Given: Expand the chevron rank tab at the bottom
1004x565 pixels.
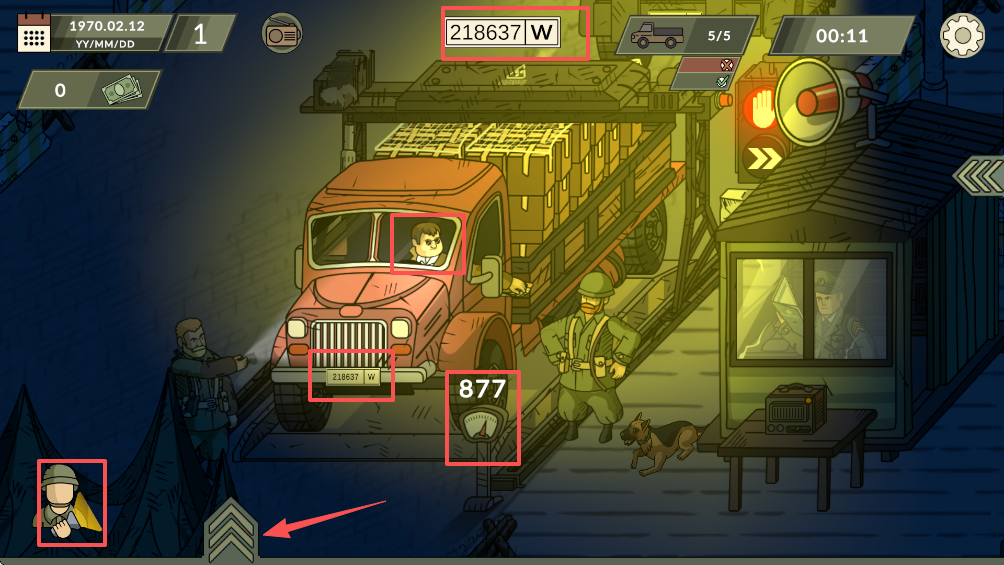Looking at the screenshot, I should coord(231,531).
